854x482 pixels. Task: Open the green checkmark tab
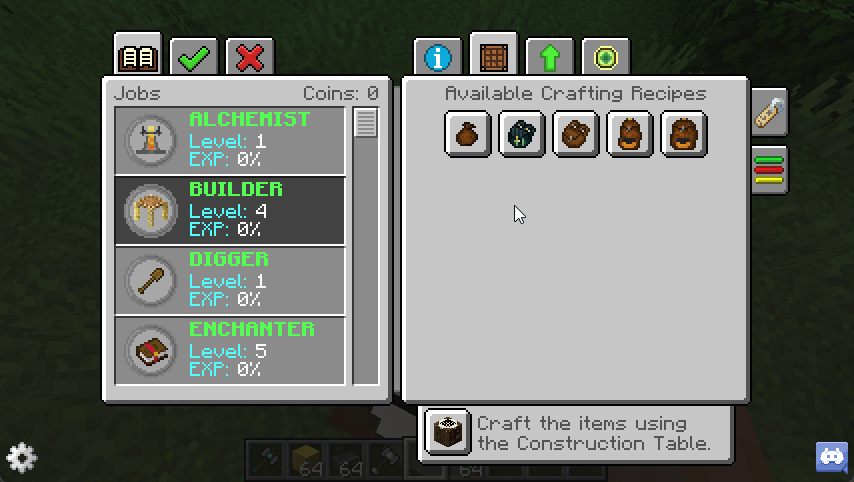point(194,58)
